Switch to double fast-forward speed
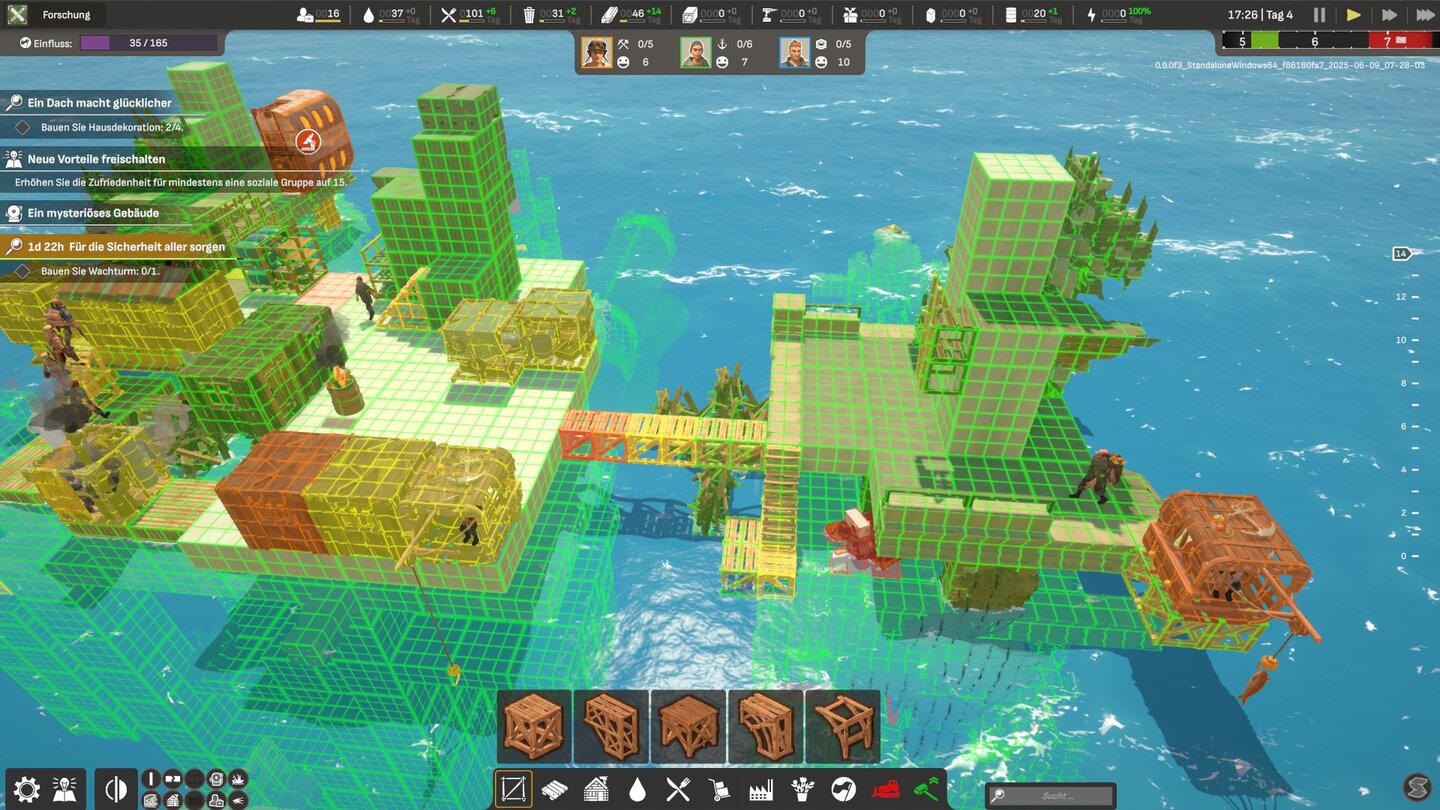This screenshot has width=1440, height=810. click(x=1389, y=15)
